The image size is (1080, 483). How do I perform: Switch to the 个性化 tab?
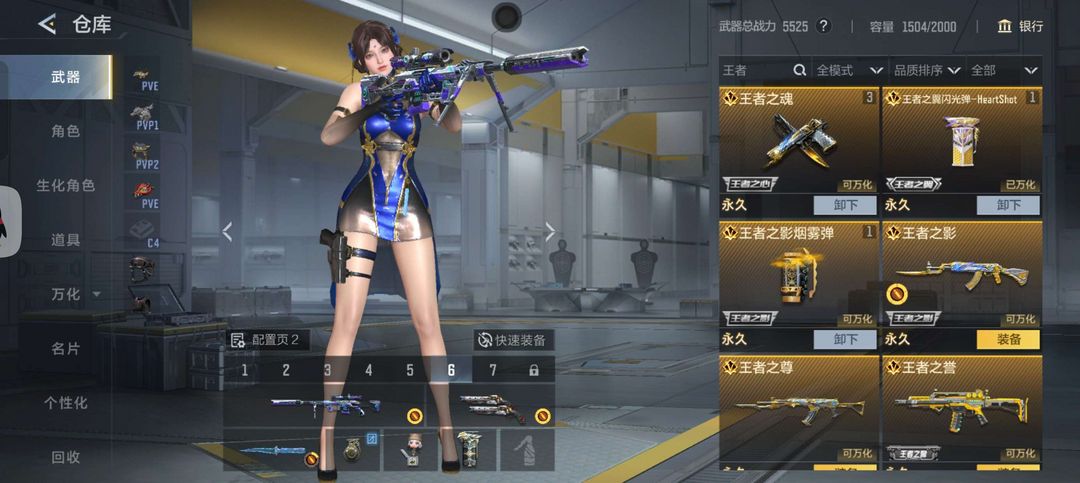pos(66,403)
